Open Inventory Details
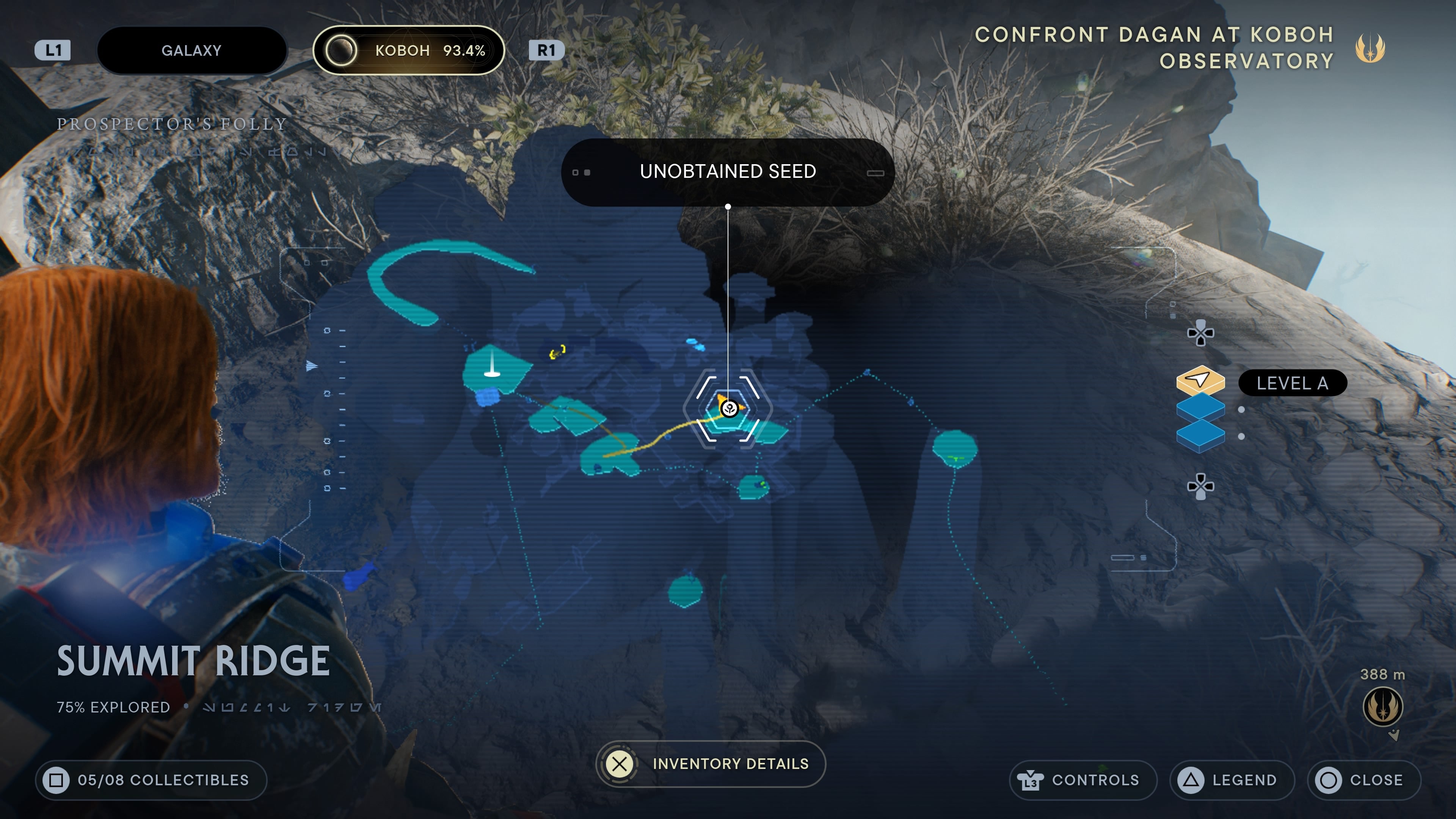Screen dimensions: 1456x819 pos(711,764)
